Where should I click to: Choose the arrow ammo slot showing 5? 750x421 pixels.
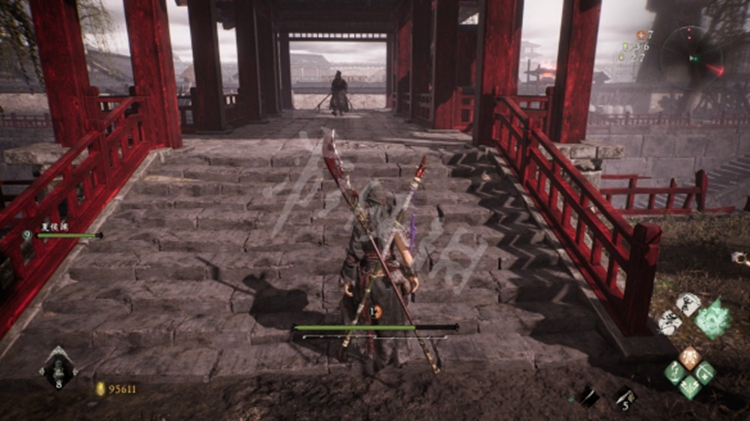pyautogui.click(x=625, y=397)
